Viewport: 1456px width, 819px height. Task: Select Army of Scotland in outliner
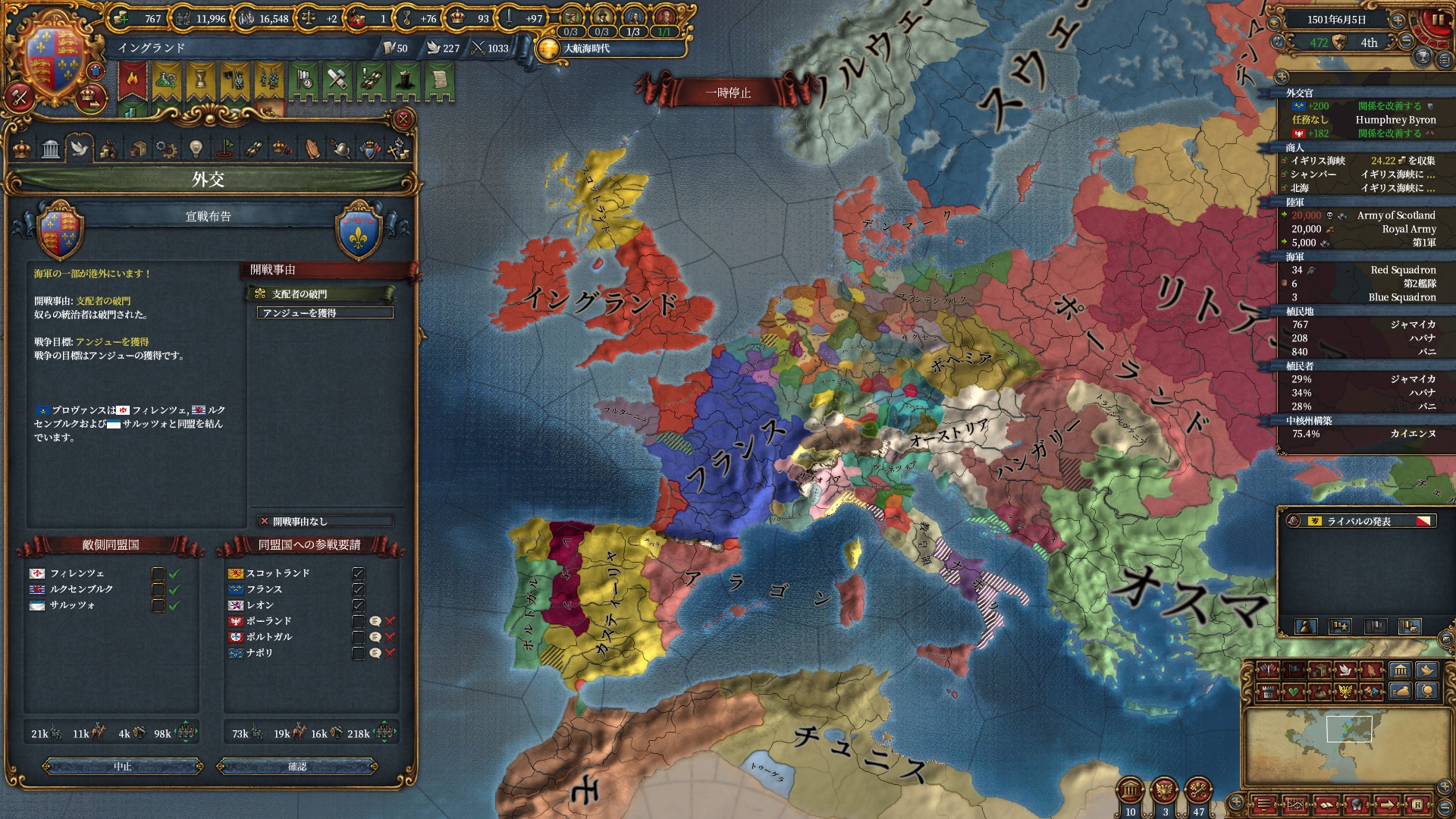pyautogui.click(x=1395, y=215)
